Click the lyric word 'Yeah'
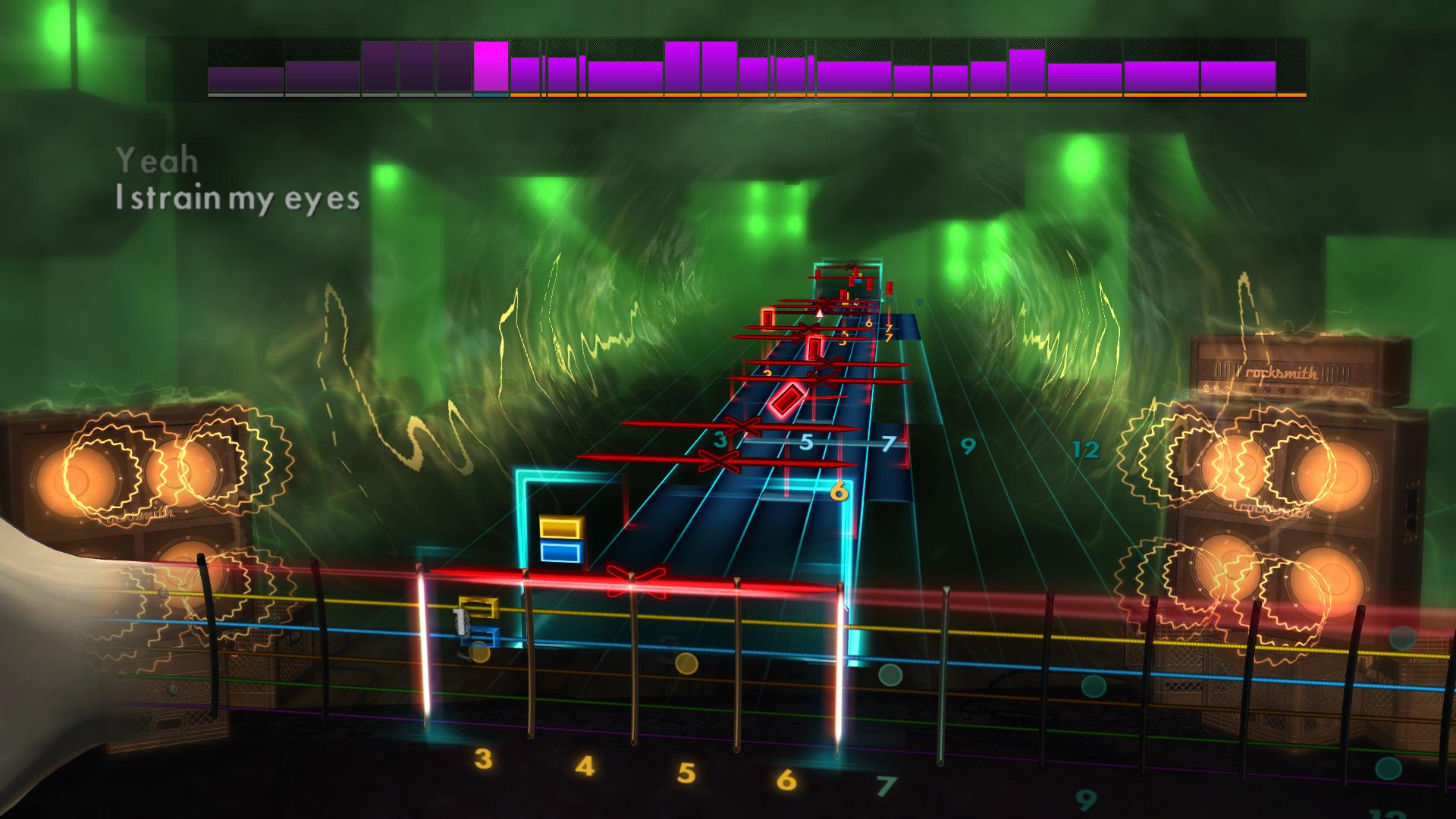Screen dimensions: 1456x819 (x=158, y=159)
